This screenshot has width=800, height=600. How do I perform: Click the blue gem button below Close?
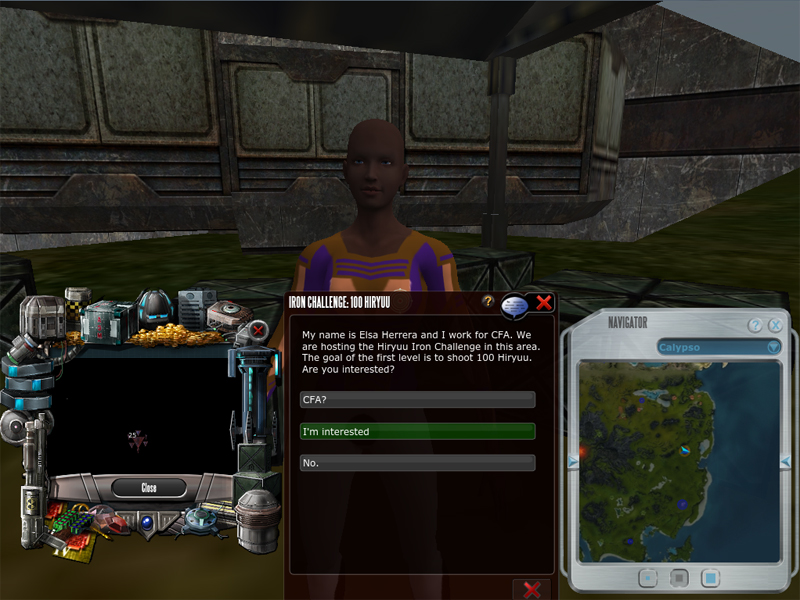[147, 521]
